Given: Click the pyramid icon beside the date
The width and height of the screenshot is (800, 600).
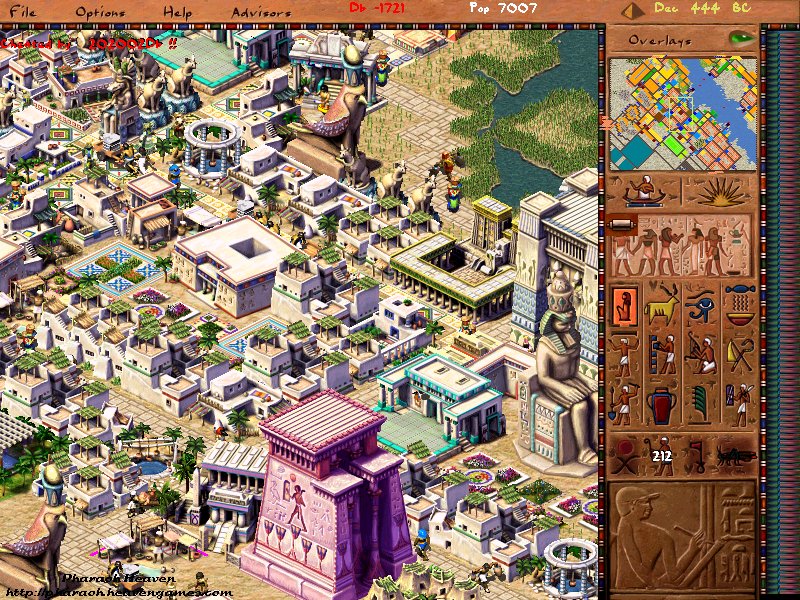Looking at the screenshot, I should point(630,11).
